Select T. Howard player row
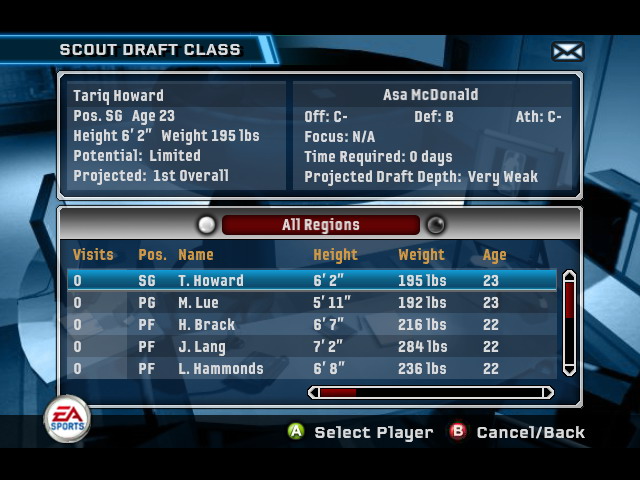640x480 pixels. point(311,281)
